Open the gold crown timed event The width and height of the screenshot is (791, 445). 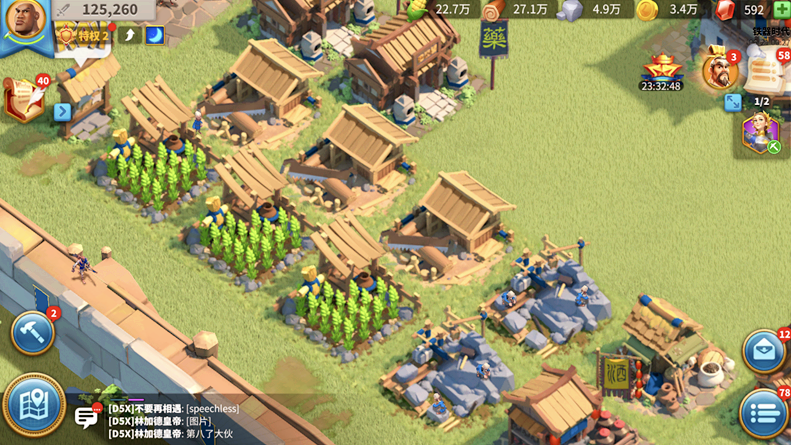pos(661,70)
